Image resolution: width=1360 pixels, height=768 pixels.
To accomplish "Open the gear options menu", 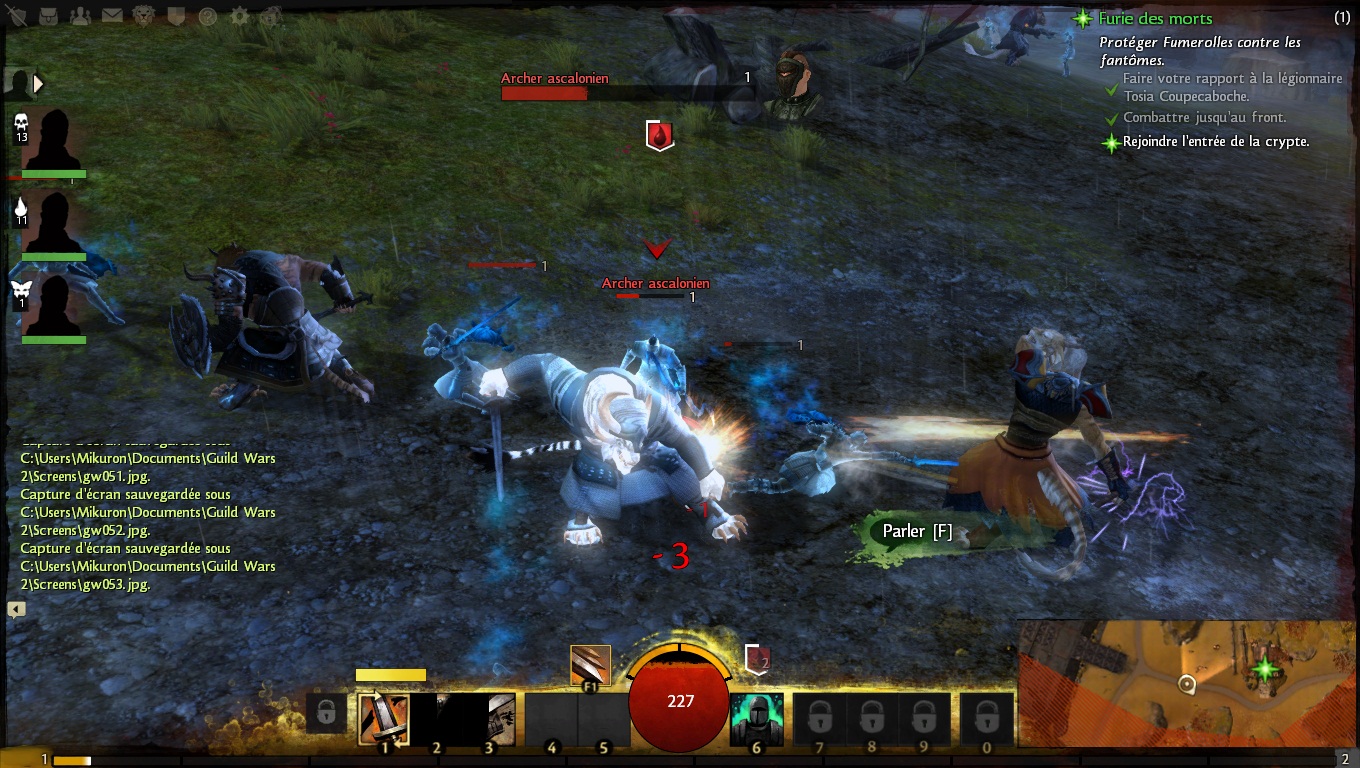I will click(x=239, y=15).
